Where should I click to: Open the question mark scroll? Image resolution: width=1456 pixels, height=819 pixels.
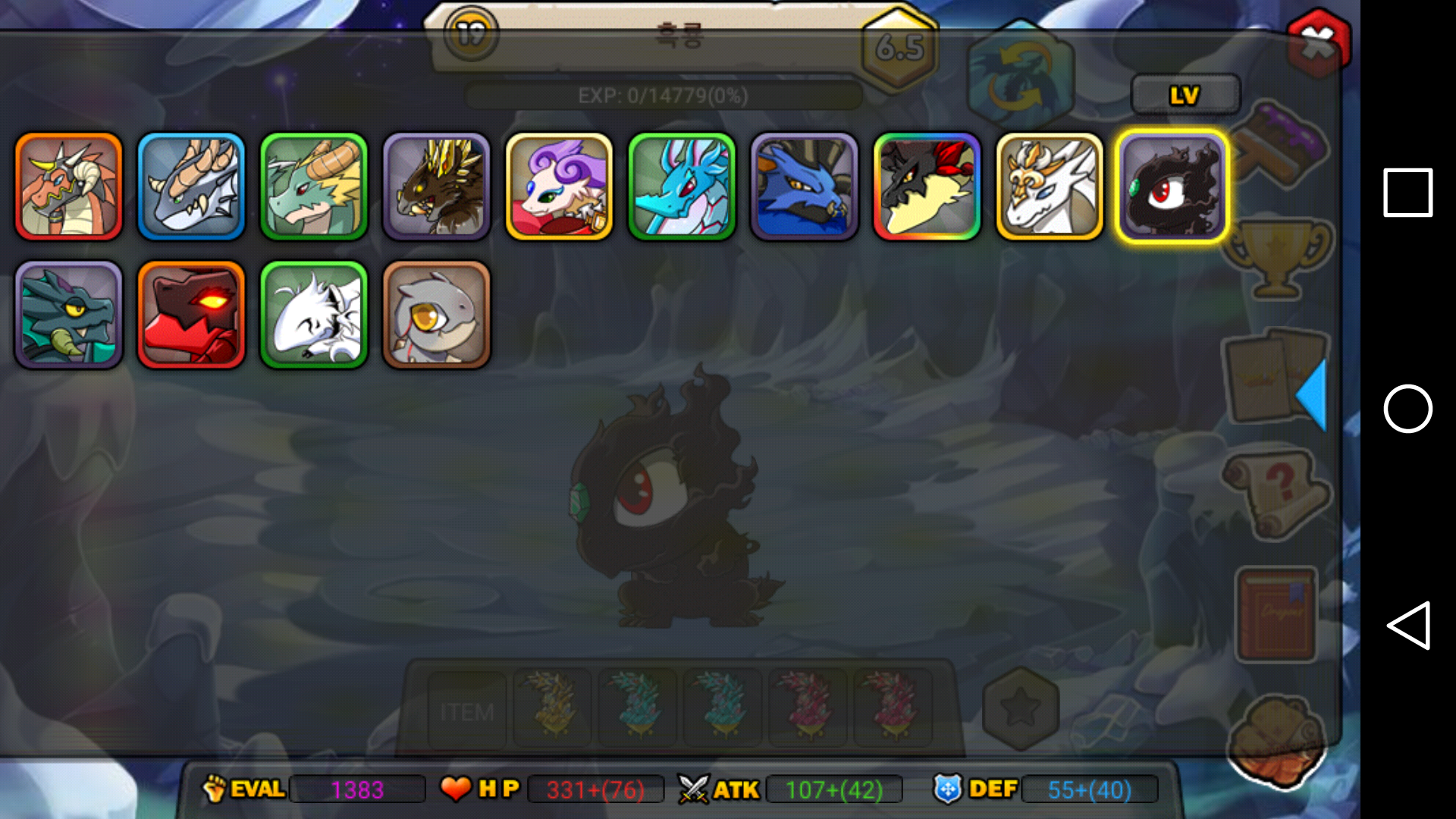point(1277,493)
